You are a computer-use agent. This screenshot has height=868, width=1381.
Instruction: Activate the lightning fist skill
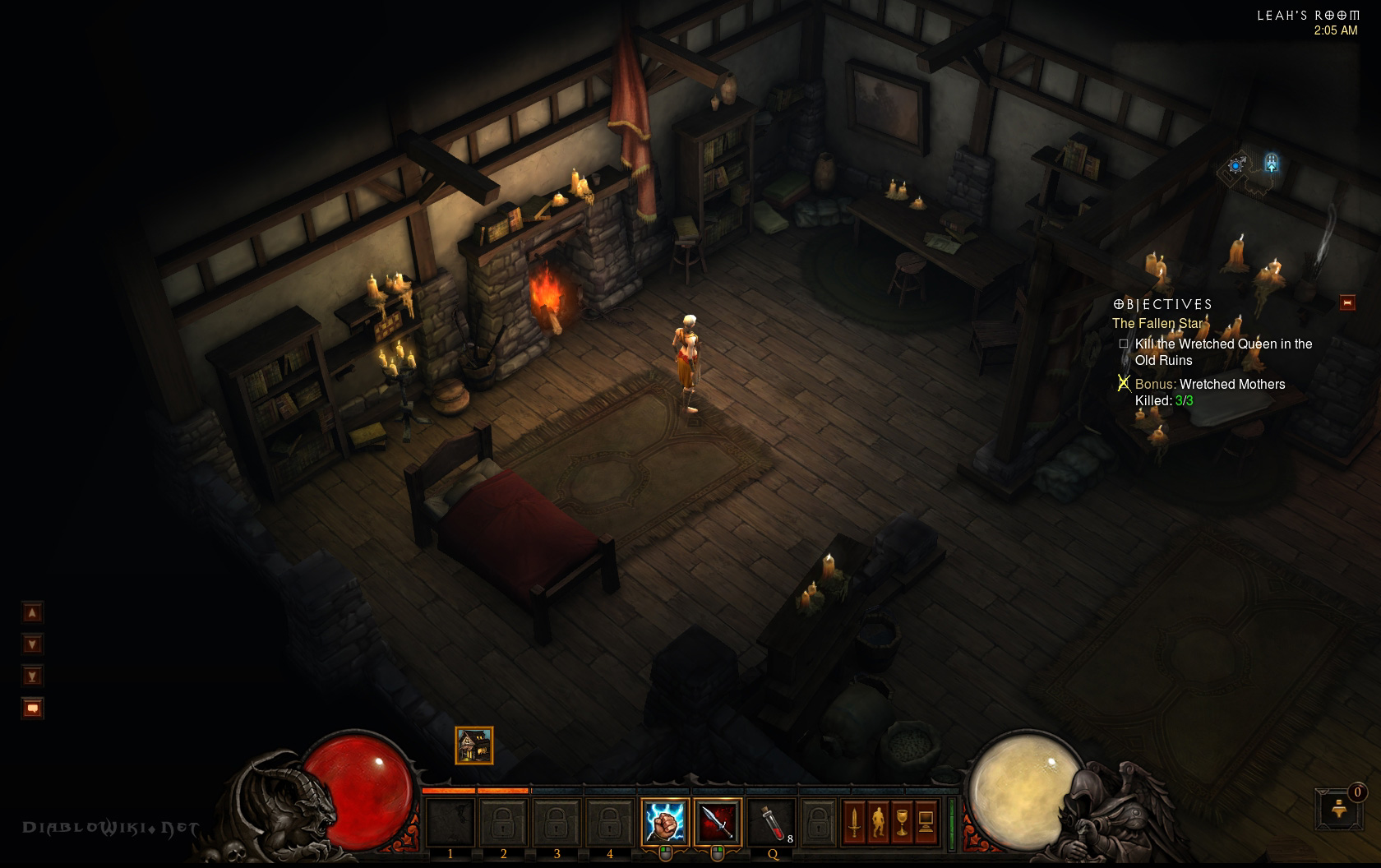tap(664, 821)
